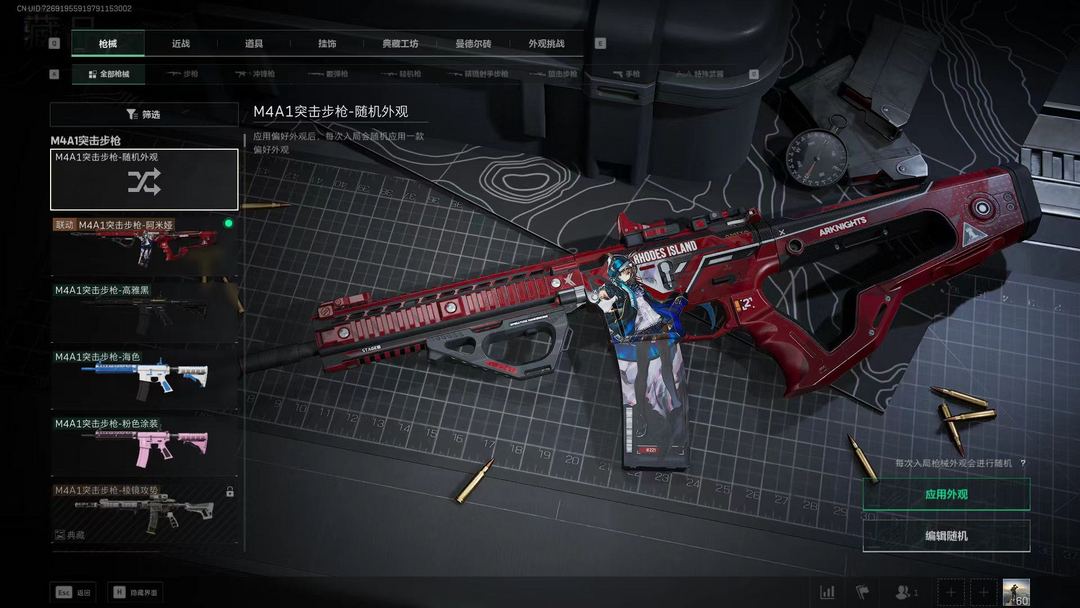Select the M4A1 随机外观 random skin tile

click(144, 179)
